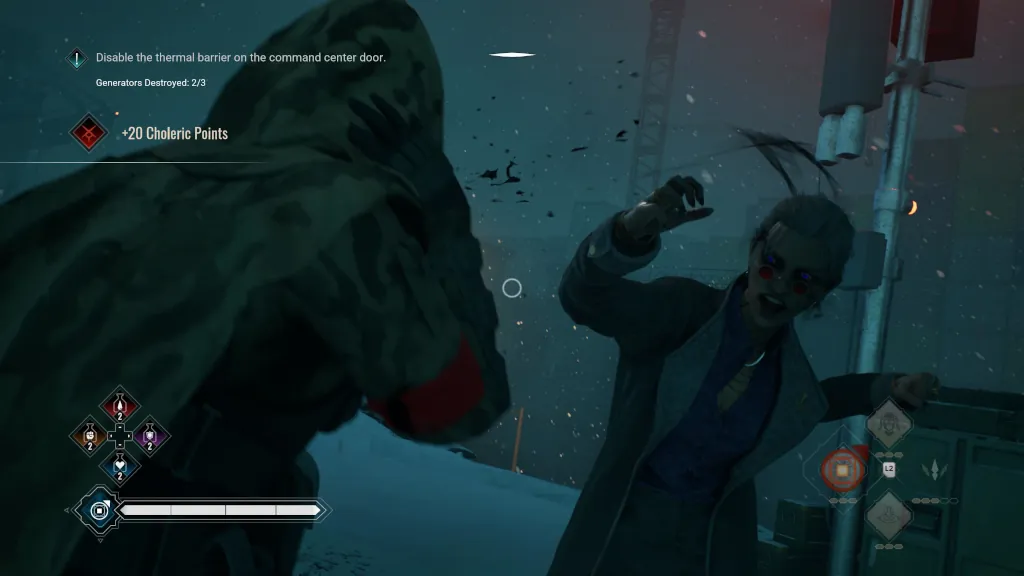Activate the bottom diamond discipline ability

886,515
